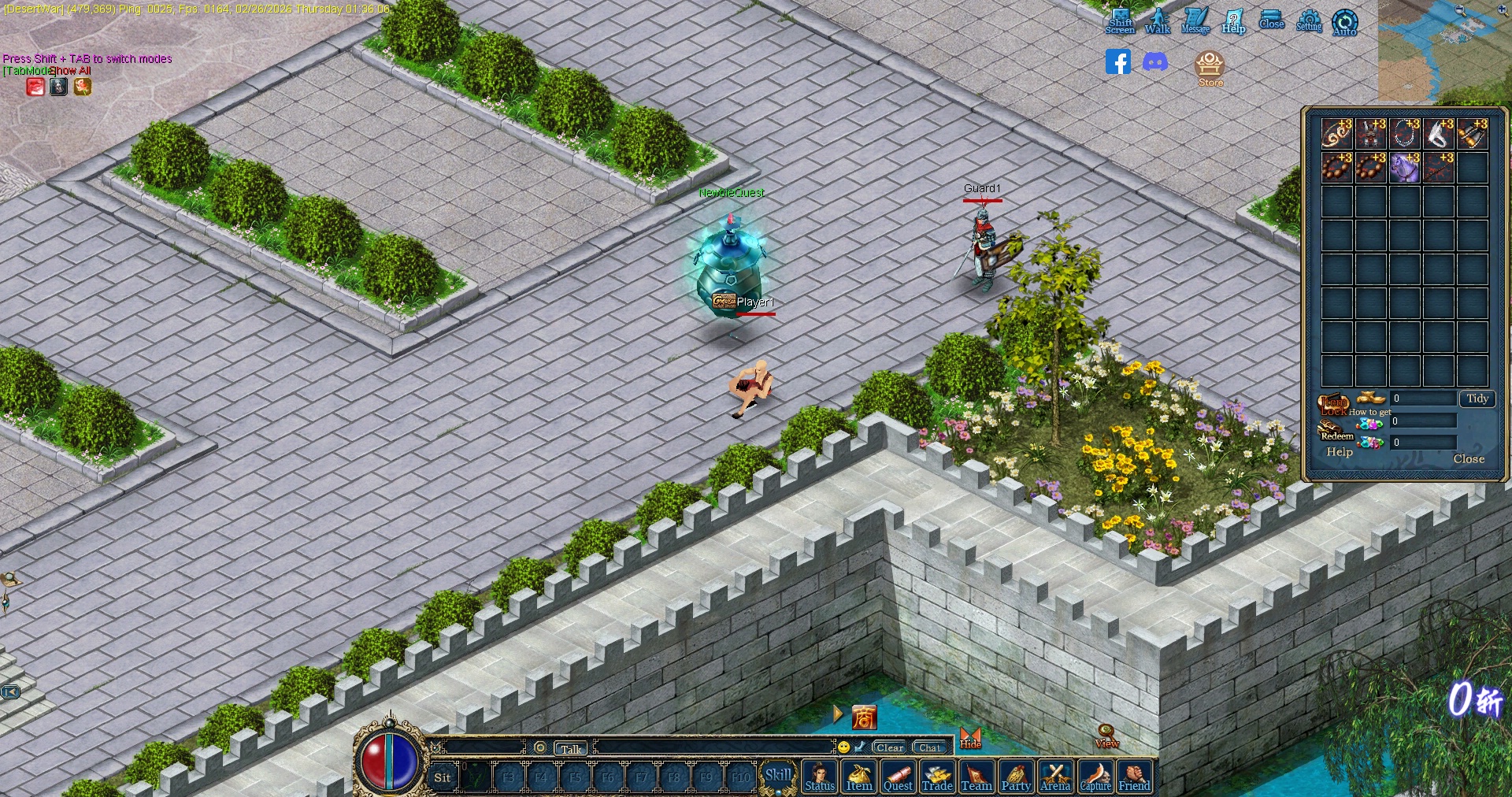The width and height of the screenshot is (1512, 797).
Task: Select the white glove item slot
Action: [1438, 134]
